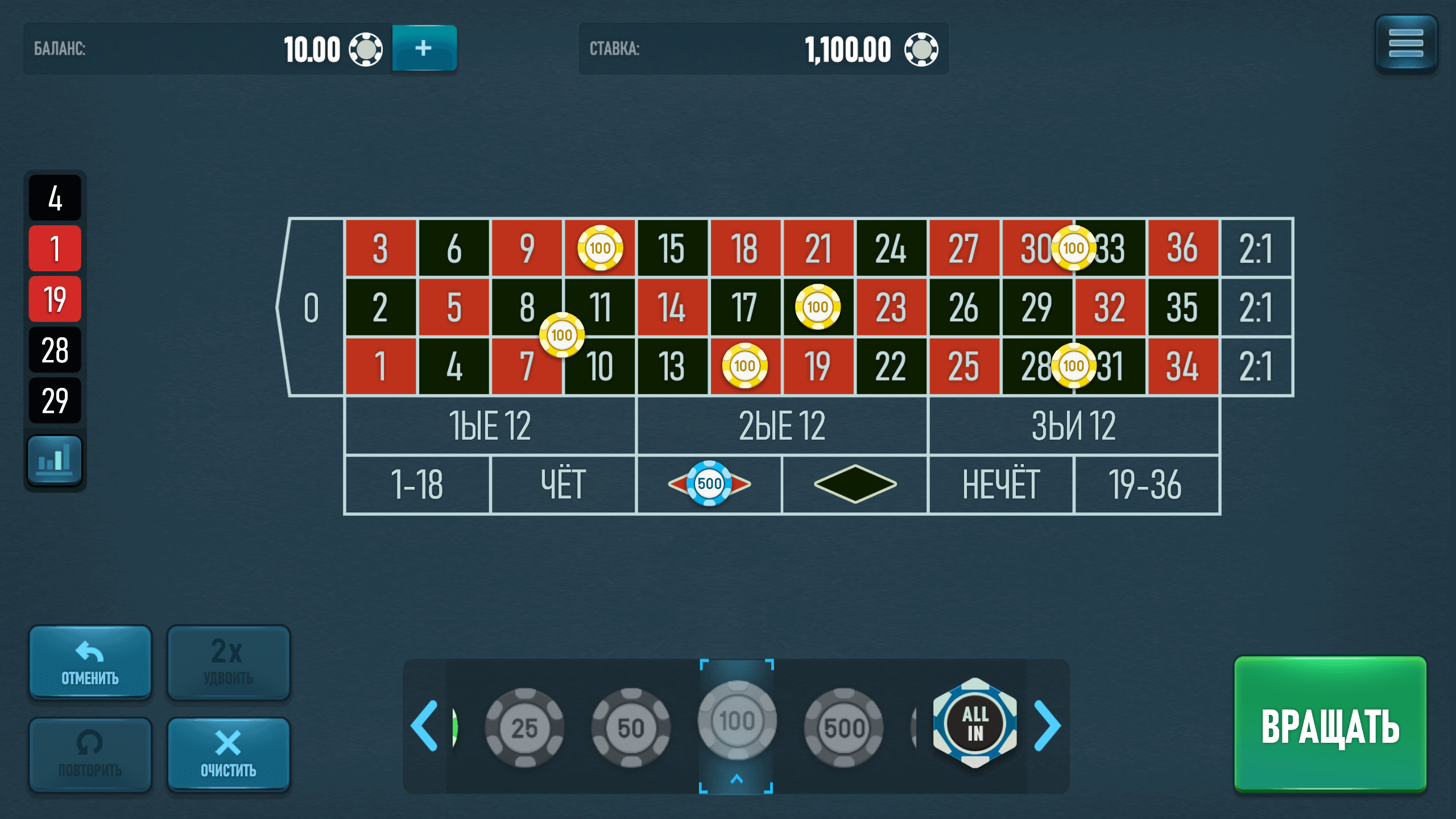This screenshot has height=819, width=1456.
Task: Choose the ALL IN chip
Action: click(x=975, y=725)
